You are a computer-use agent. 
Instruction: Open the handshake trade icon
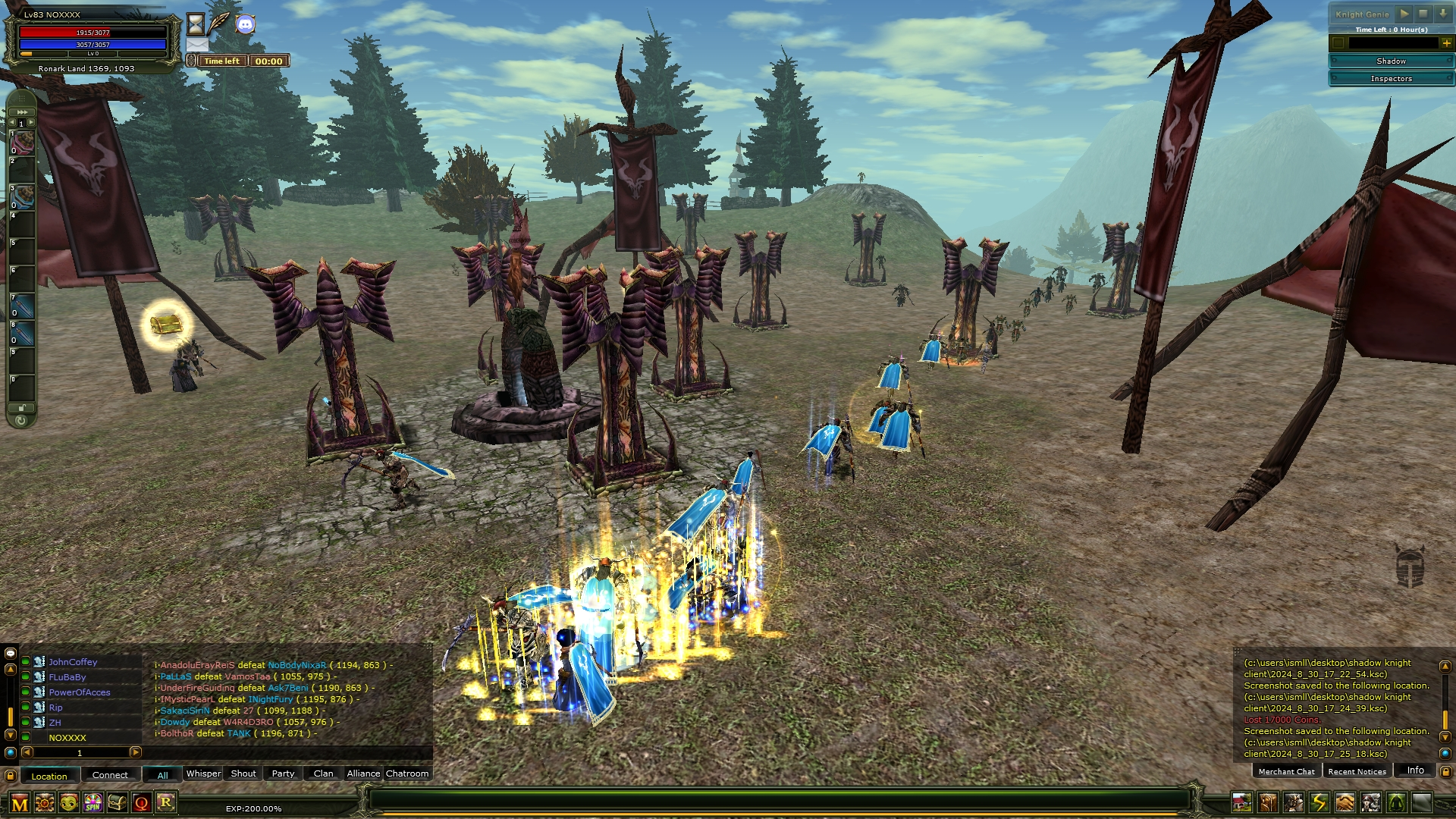pyautogui.click(x=1345, y=802)
